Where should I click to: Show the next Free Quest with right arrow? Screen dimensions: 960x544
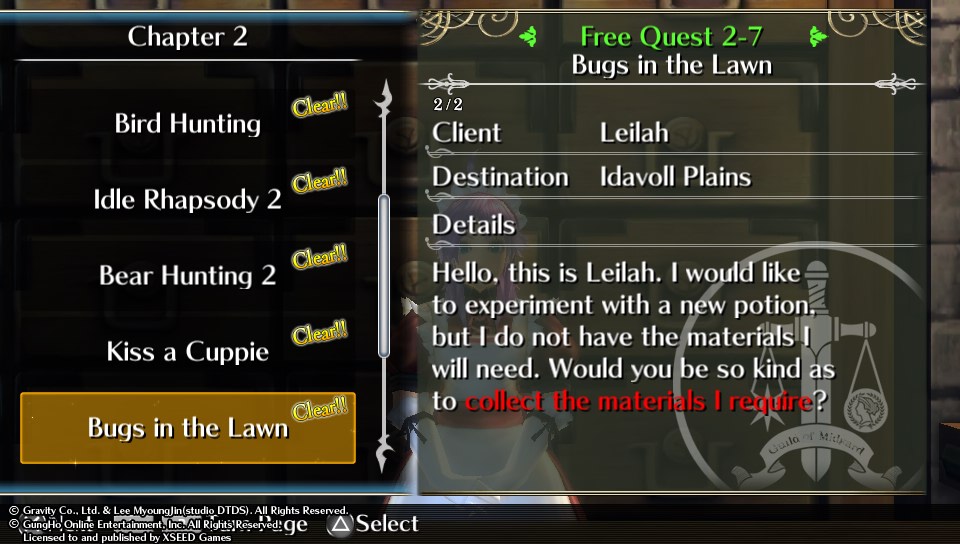820,37
